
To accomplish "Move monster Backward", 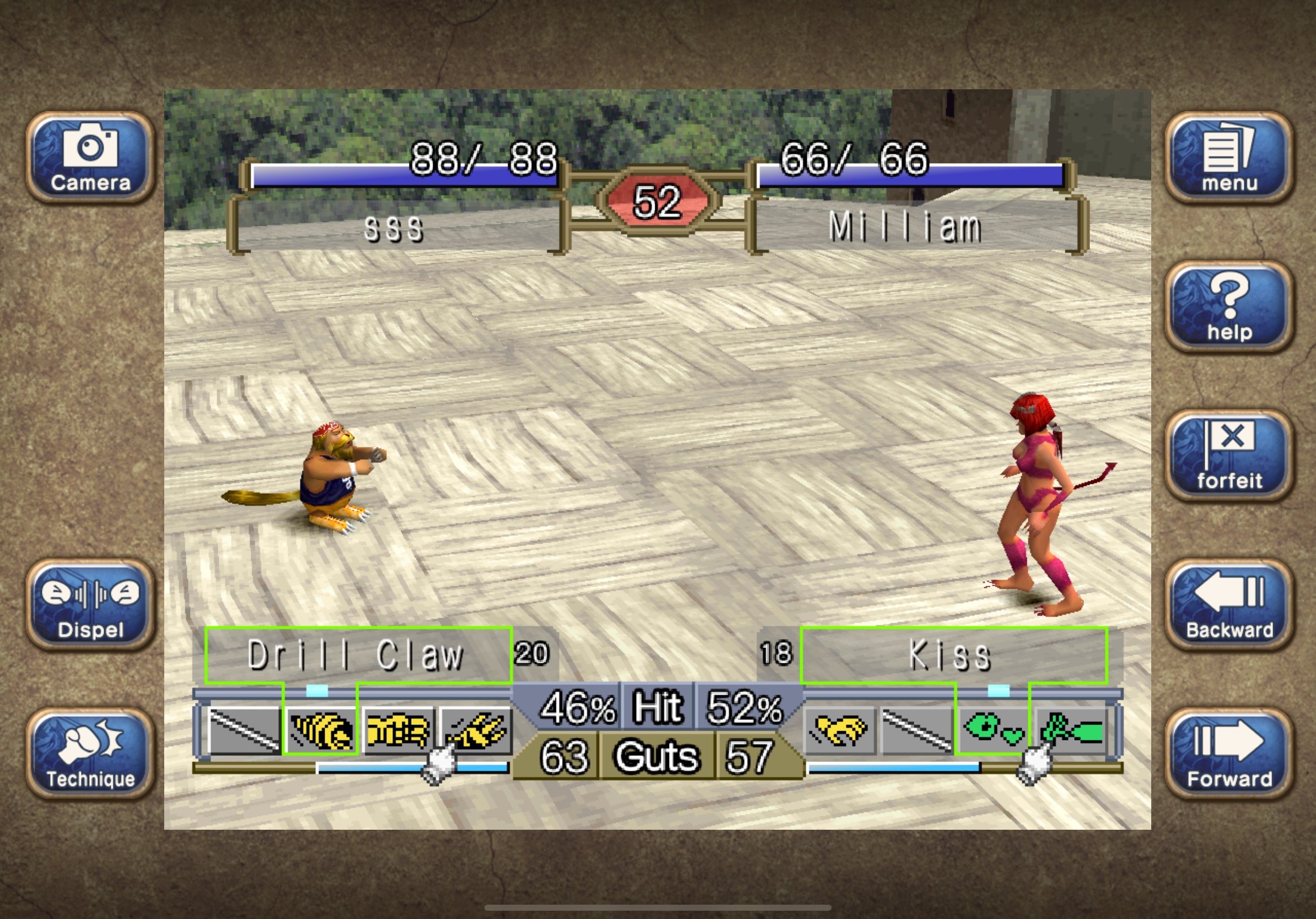I will (x=1229, y=604).
